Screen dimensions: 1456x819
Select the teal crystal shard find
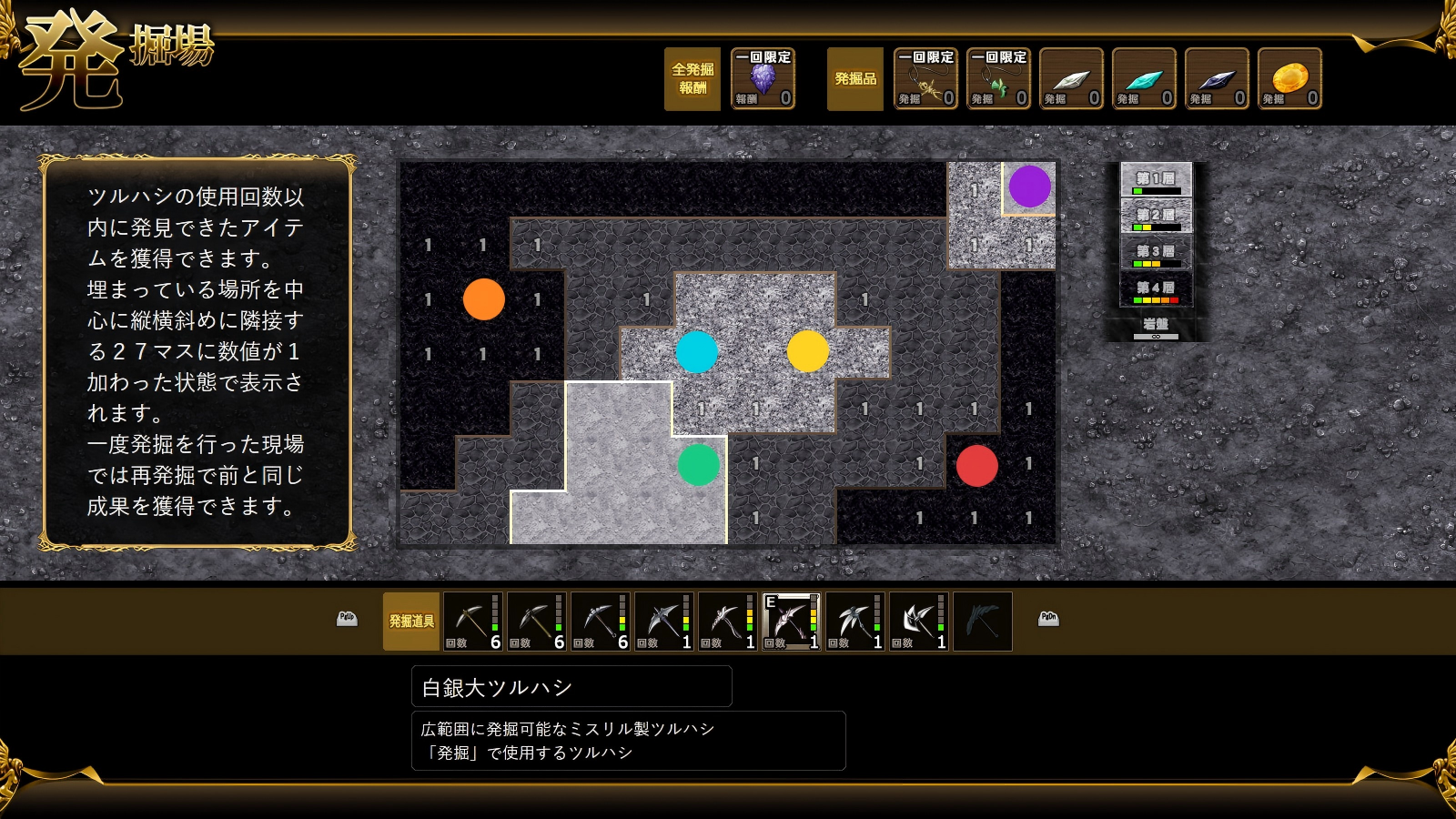pyautogui.click(x=1144, y=79)
